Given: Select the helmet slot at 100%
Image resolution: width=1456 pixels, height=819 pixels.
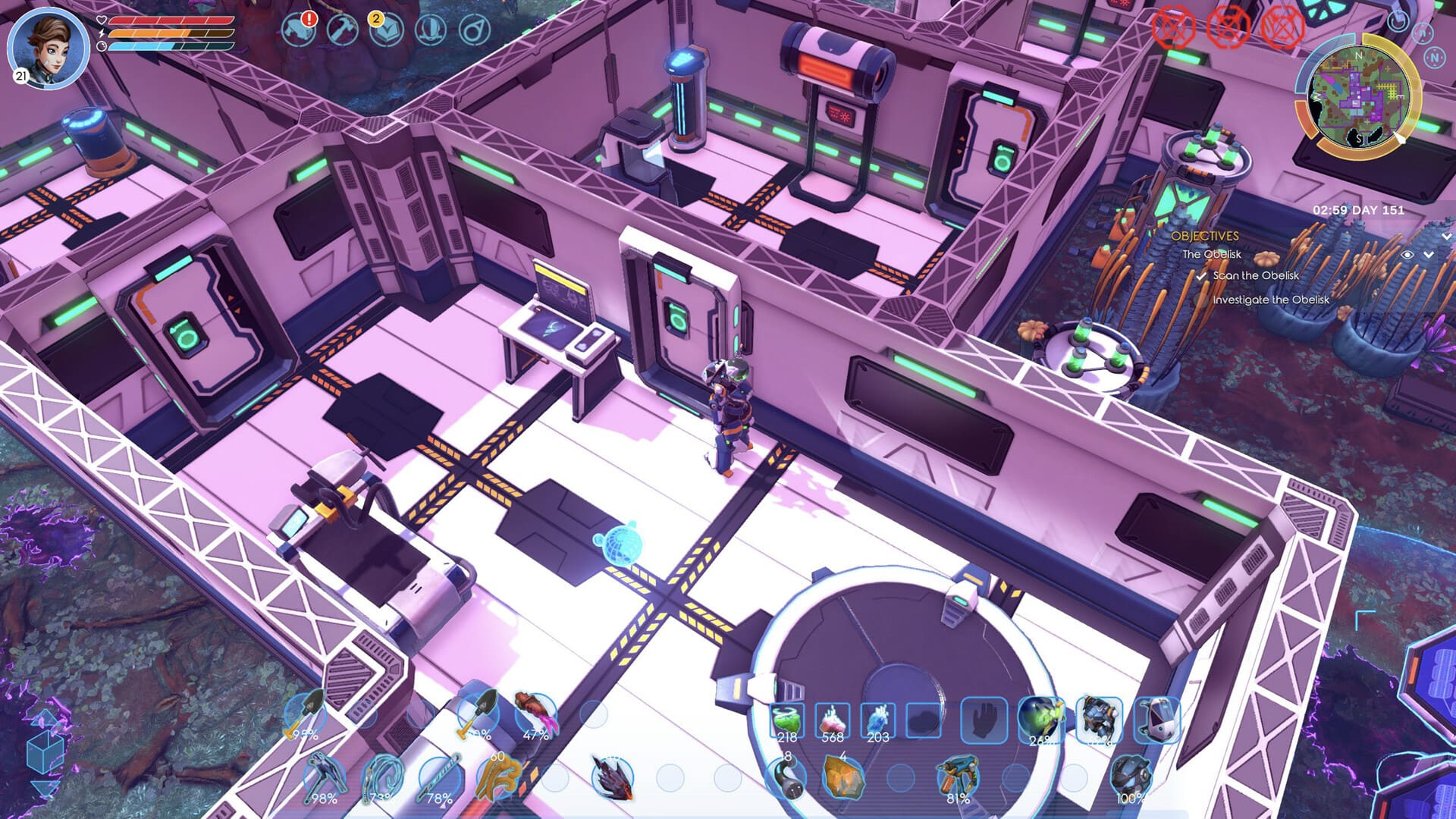Looking at the screenshot, I should [x=1130, y=778].
